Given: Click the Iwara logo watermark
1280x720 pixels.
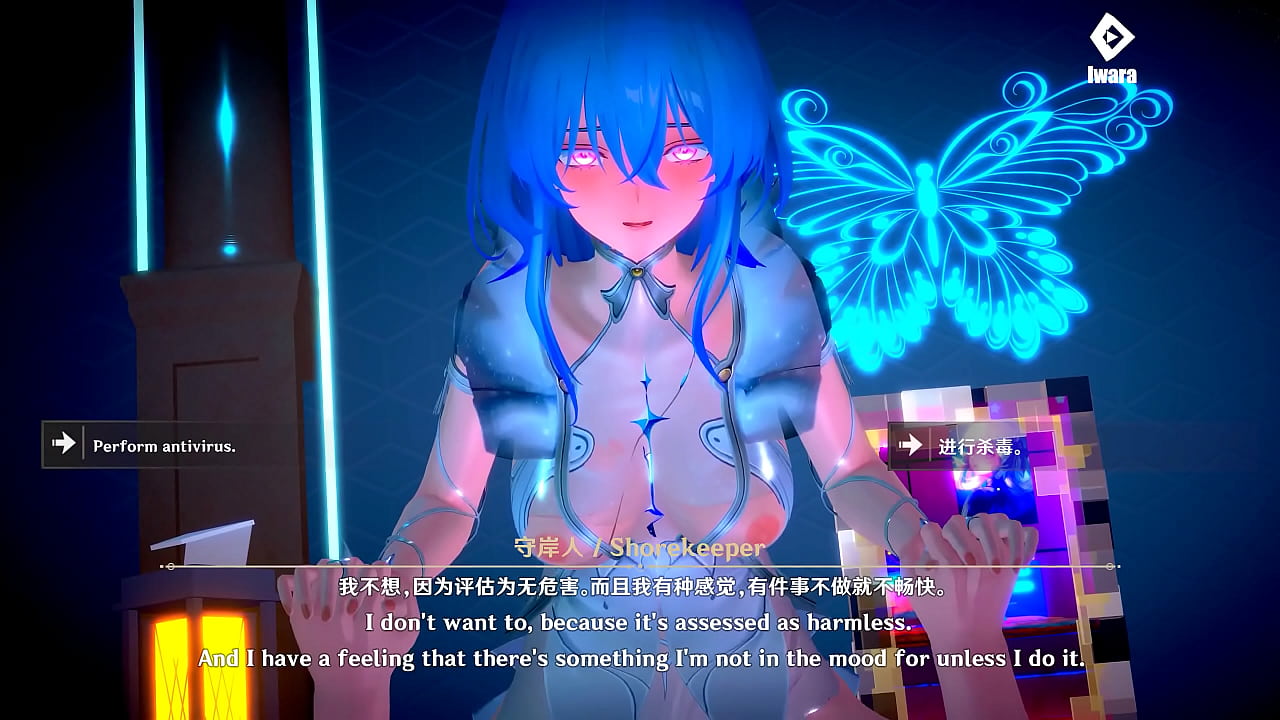Looking at the screenshot, I should click(1111, 45).
